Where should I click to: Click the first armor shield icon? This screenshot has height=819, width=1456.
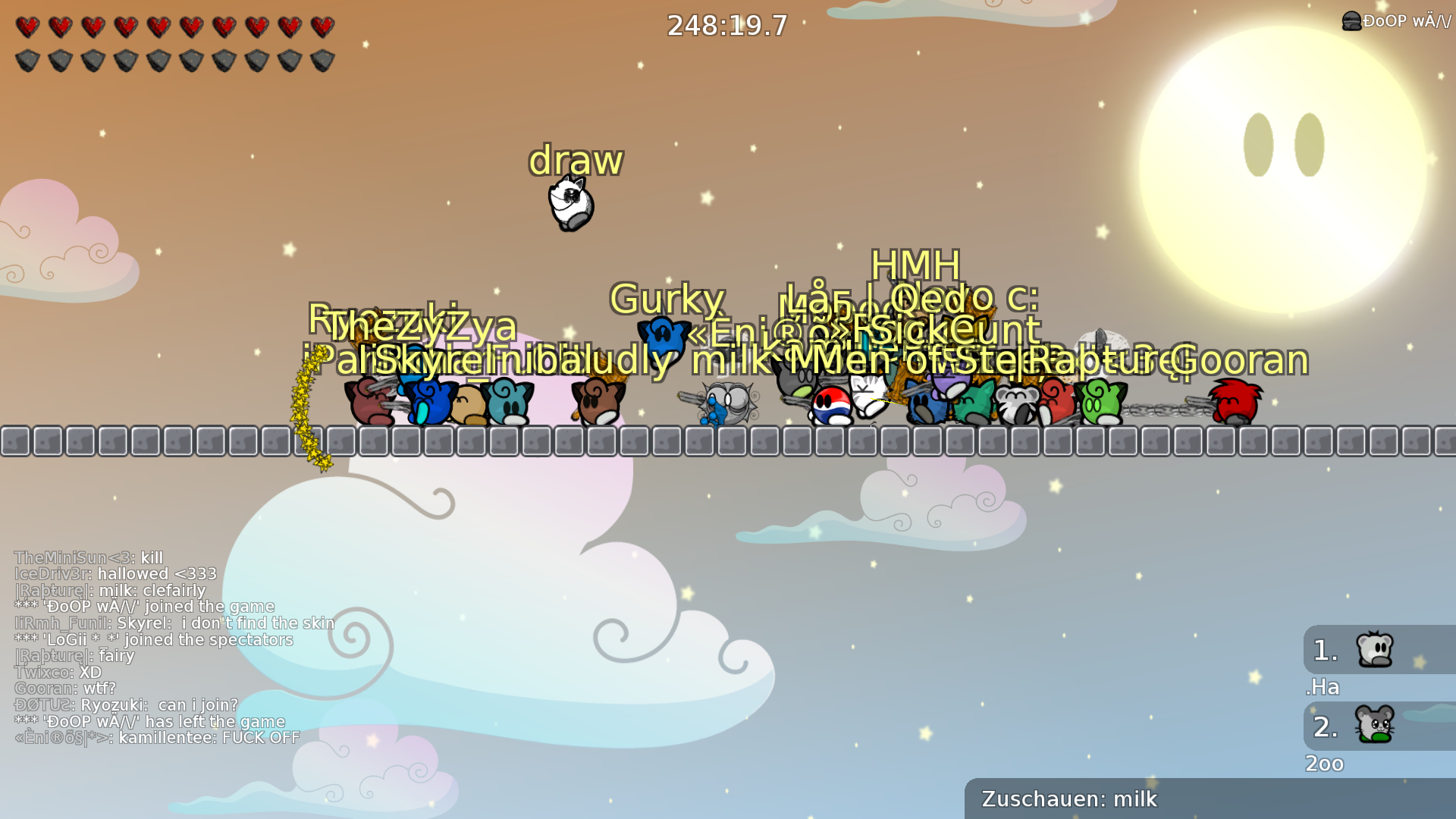click(28, 59)
